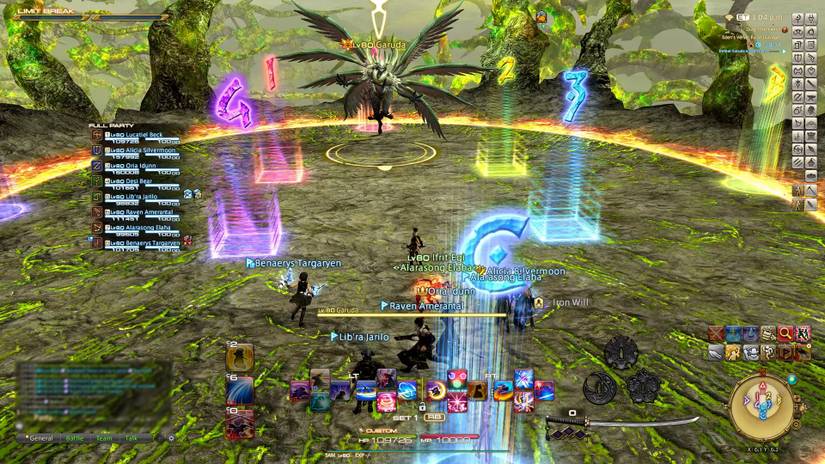Switch to the General chat tab

(41, 438)
